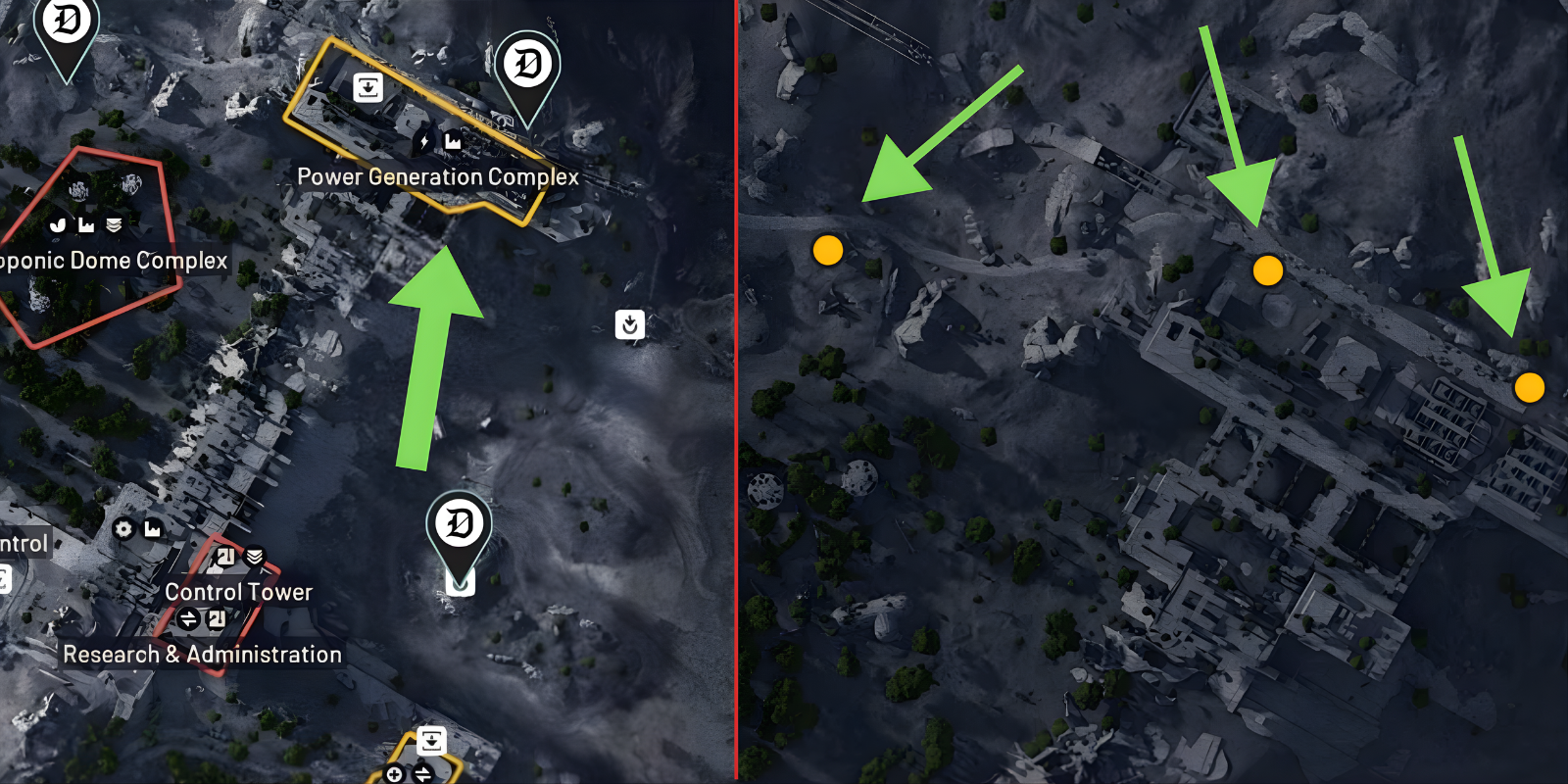Click the Power Generation Complex label
The image size is (1568, 784).
pos(439,177)
